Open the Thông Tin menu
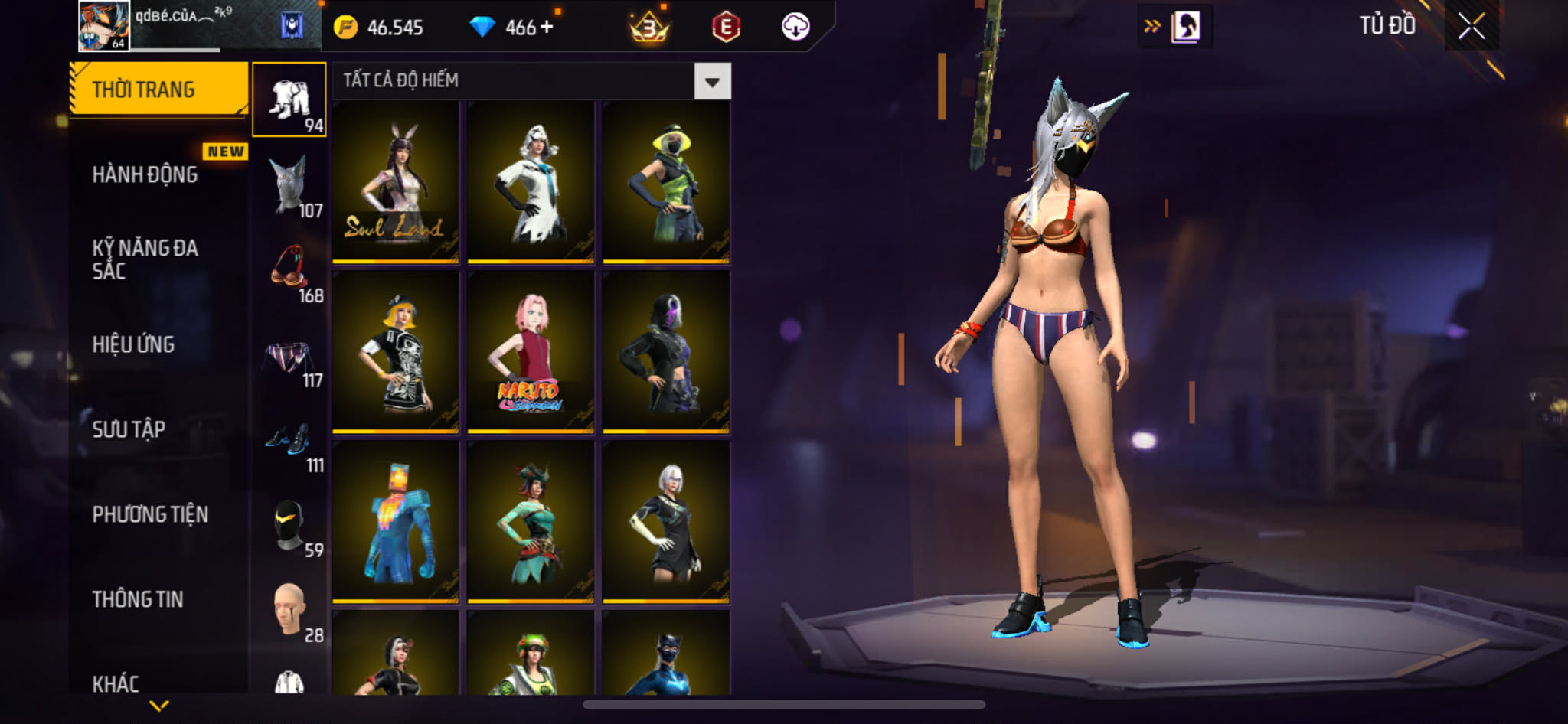Screen dimensions: 1568x724 click(x=138, y=599)
